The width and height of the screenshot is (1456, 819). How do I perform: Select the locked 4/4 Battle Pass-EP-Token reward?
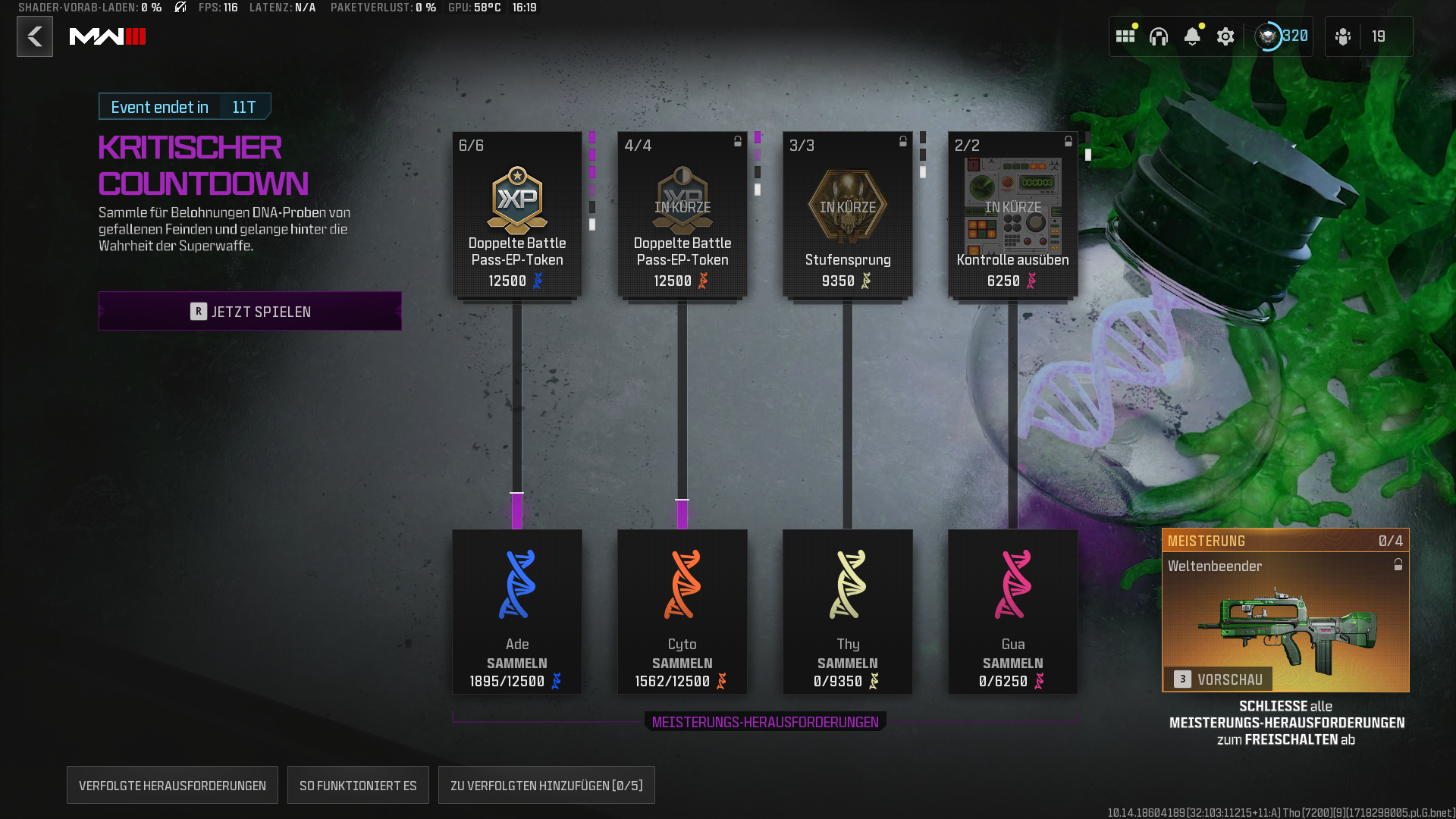[682, 215]
